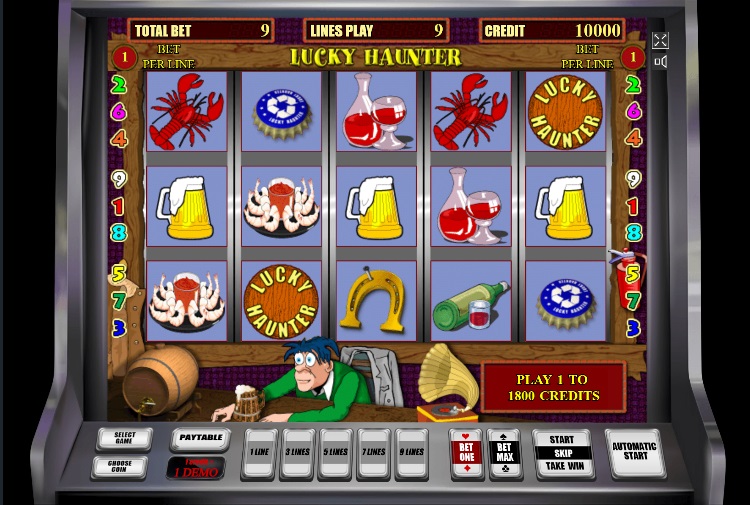Toggle fullscreen mode icon

point(660,40)
